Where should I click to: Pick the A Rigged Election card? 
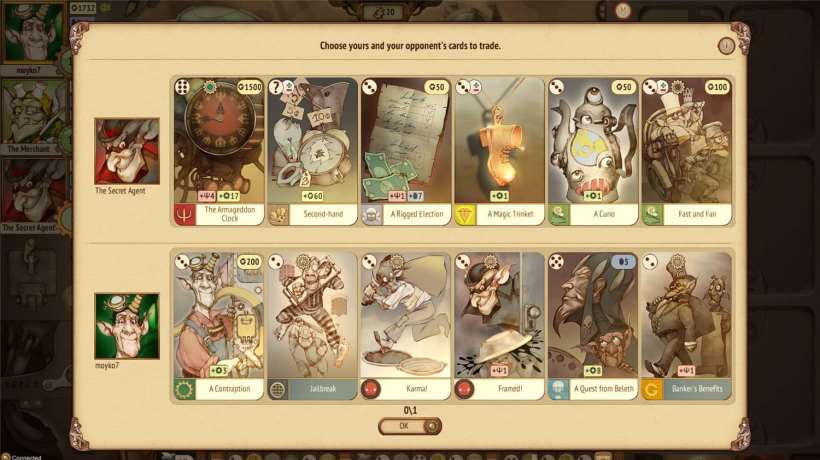point(405,150)
